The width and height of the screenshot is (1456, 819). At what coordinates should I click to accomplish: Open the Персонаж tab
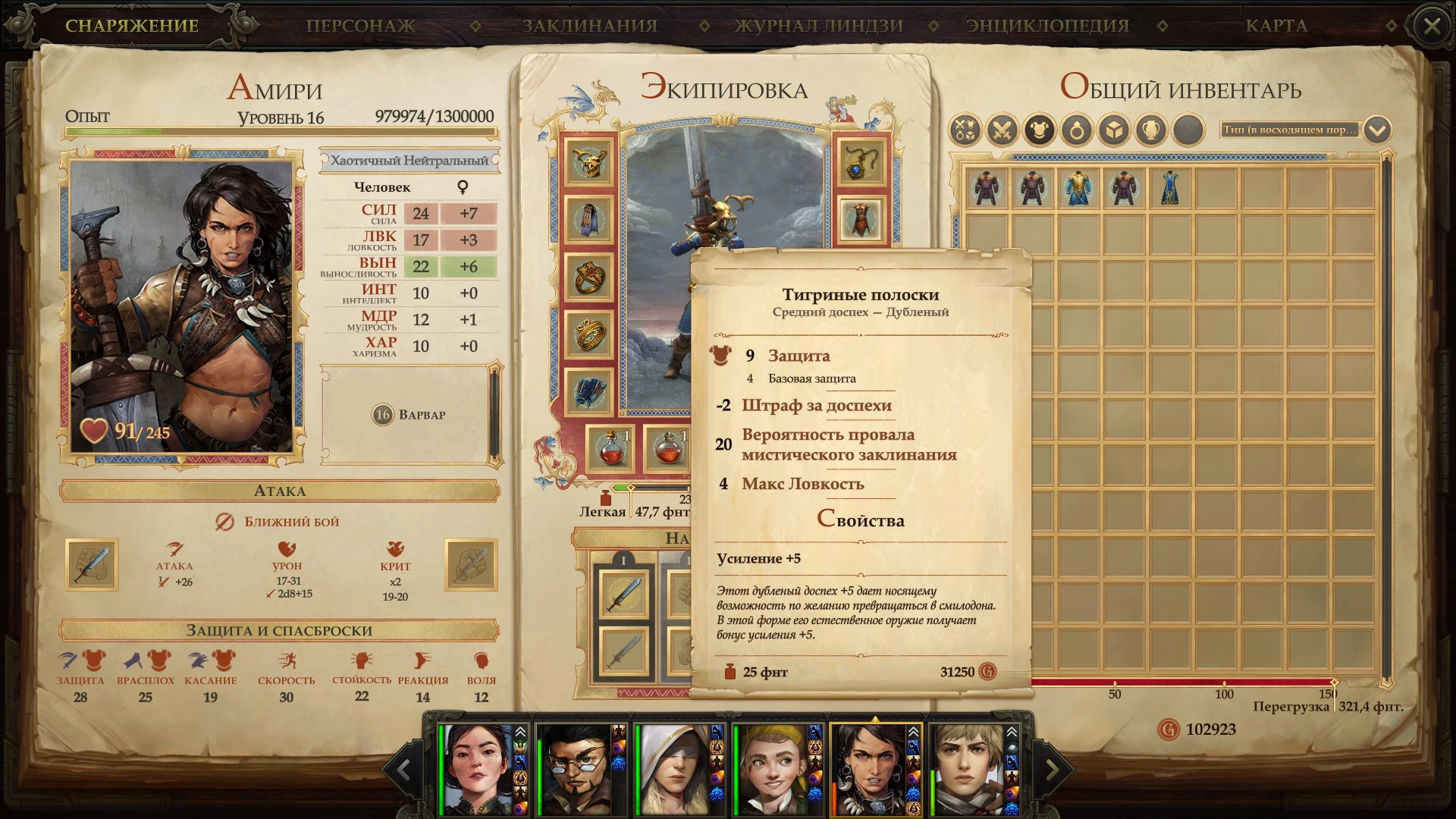click(x=360, y=26)
